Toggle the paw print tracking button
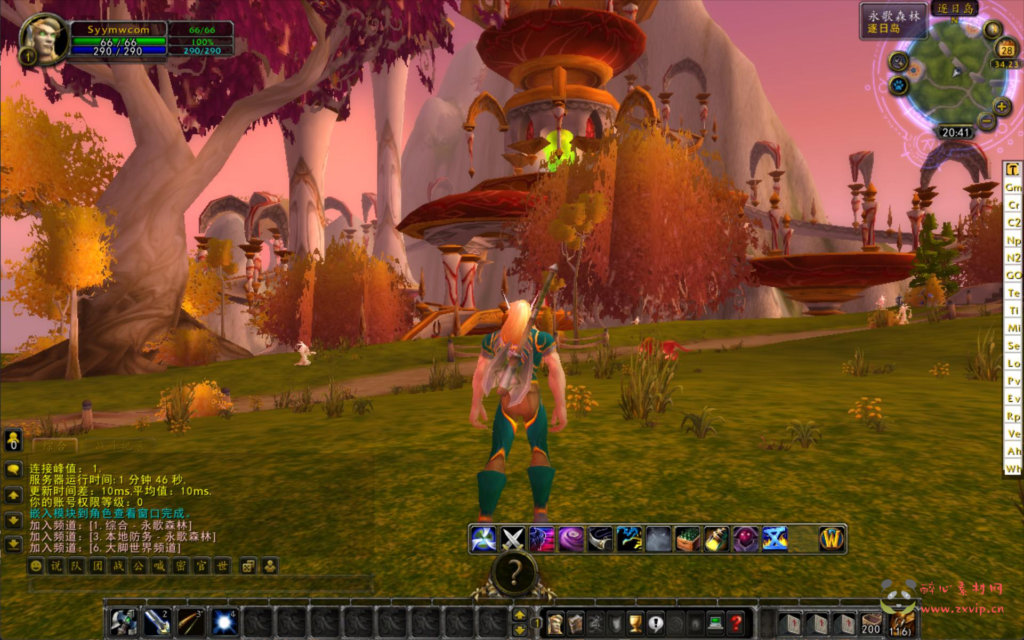 898,85
